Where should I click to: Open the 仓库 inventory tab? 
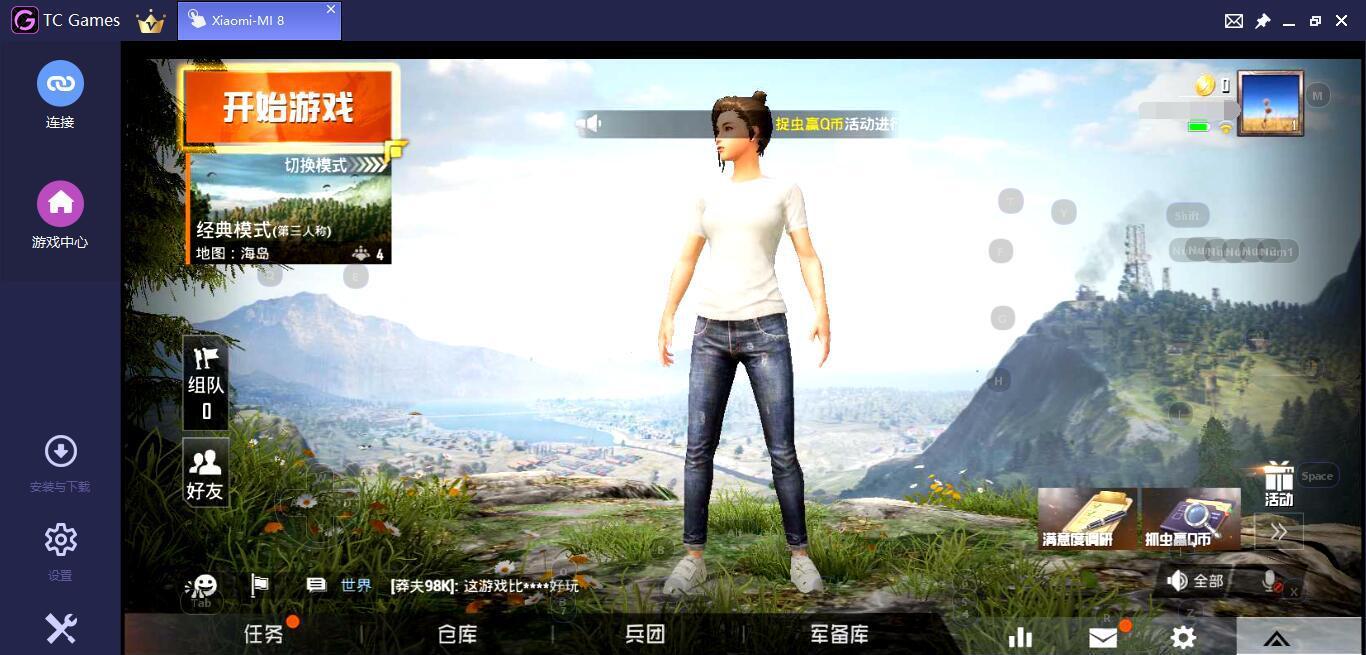point(457,634)
